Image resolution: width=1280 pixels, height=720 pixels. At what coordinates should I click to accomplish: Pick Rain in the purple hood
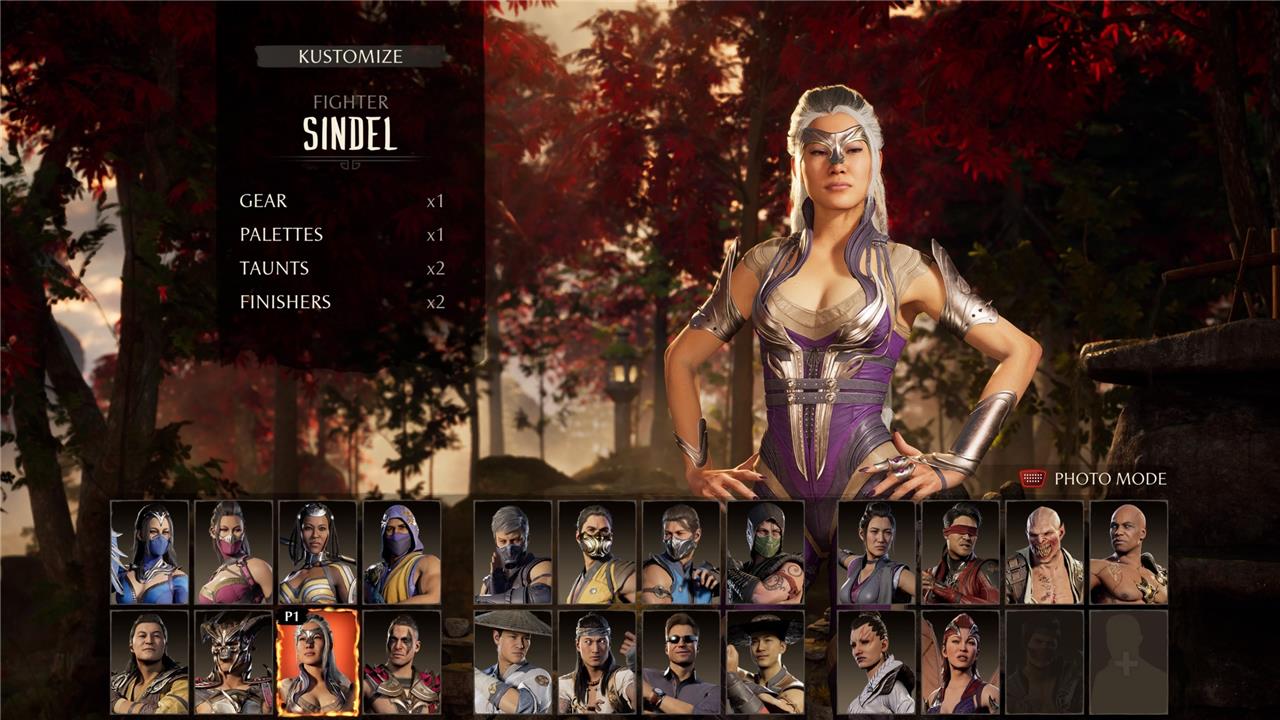[x=402, y=552]
